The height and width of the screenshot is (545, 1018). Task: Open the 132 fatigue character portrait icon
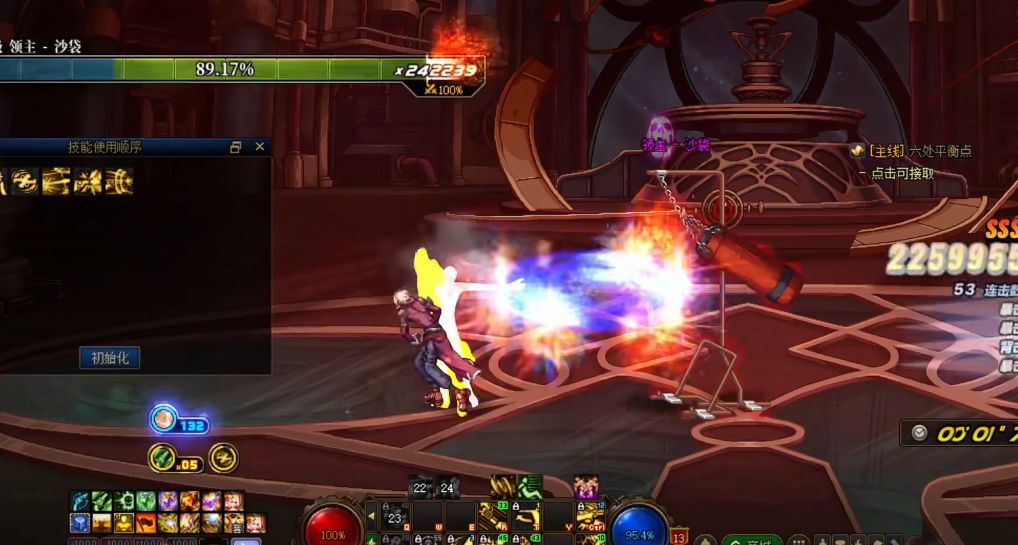(164, 420)
